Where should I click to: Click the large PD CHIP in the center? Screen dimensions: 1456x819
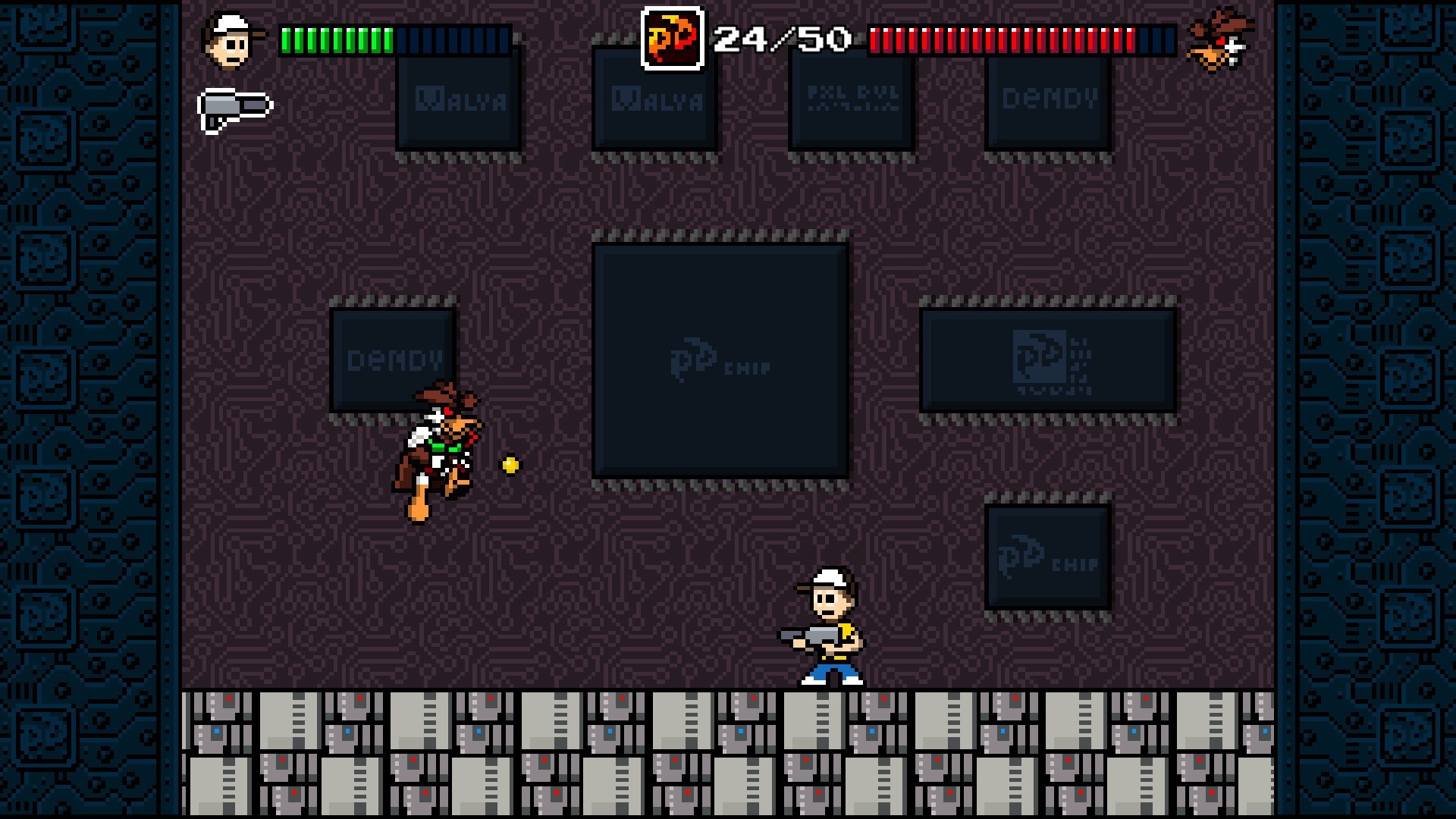[x=719, y=360]
